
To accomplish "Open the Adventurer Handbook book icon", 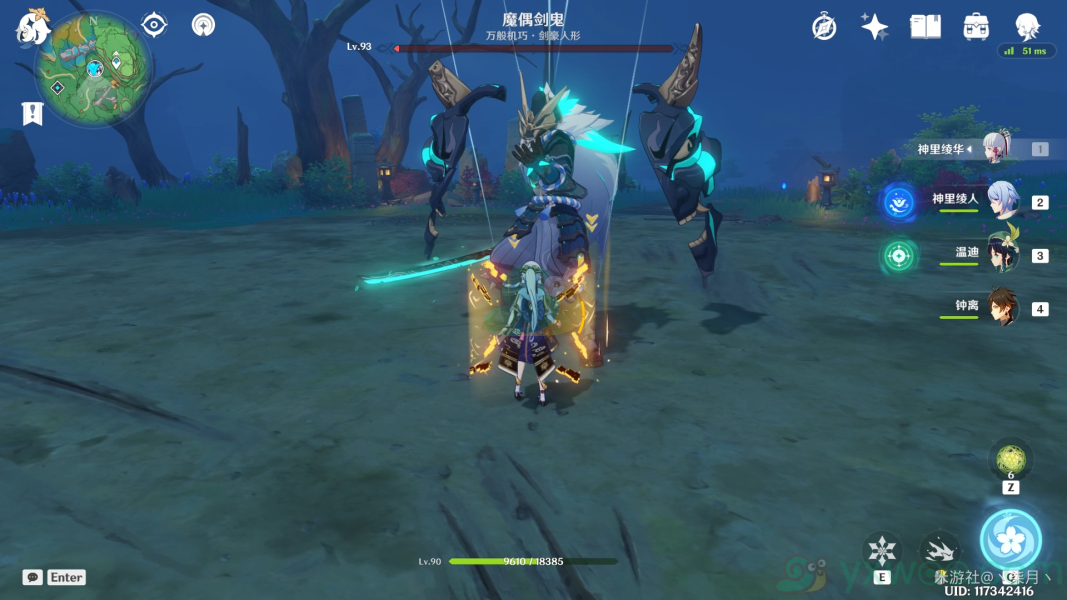I will (925, 27).
